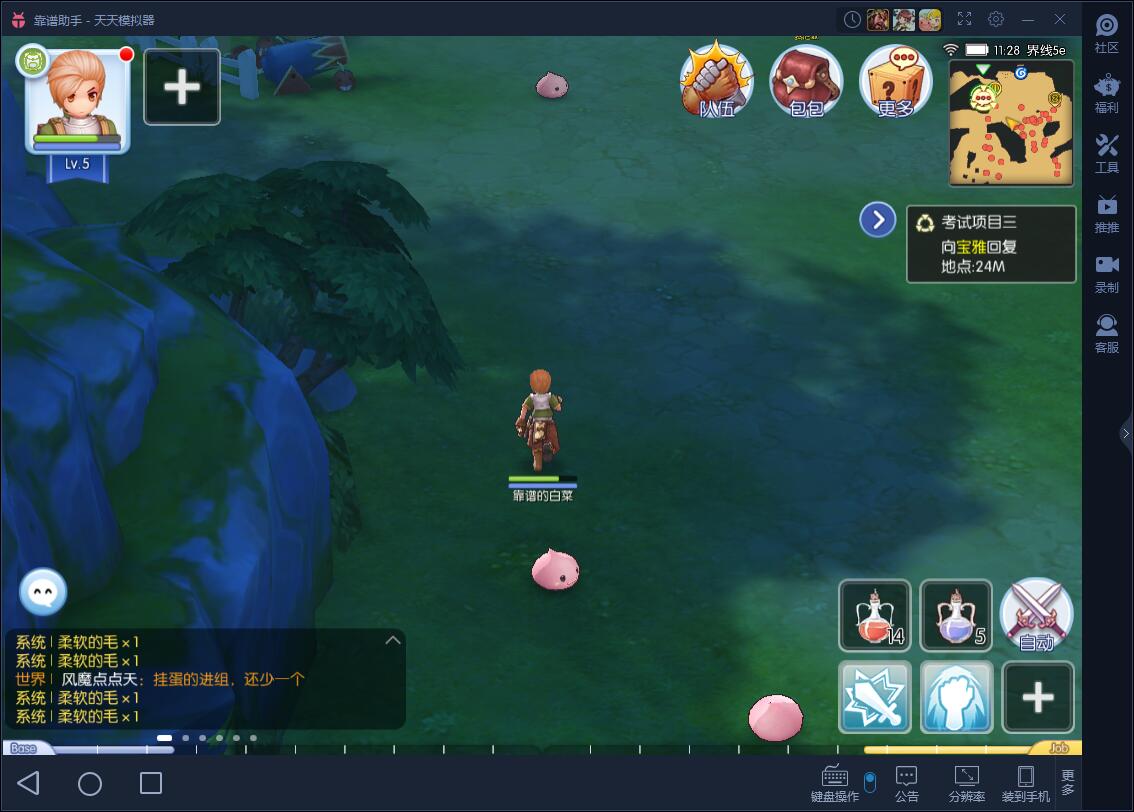
Task: Open the 公告 announcements
Action: 907,783
